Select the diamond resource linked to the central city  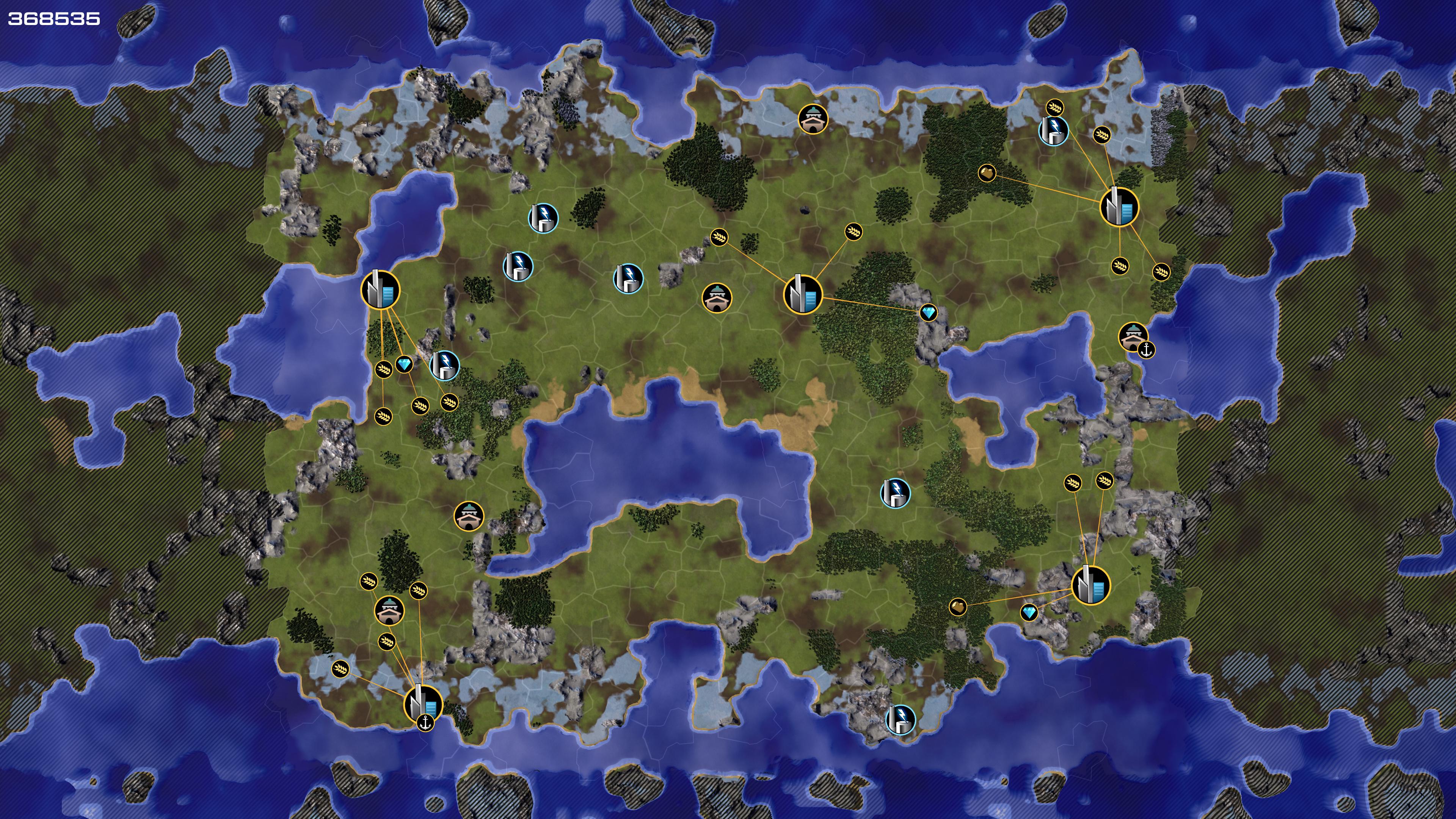(x=928, y=312)
